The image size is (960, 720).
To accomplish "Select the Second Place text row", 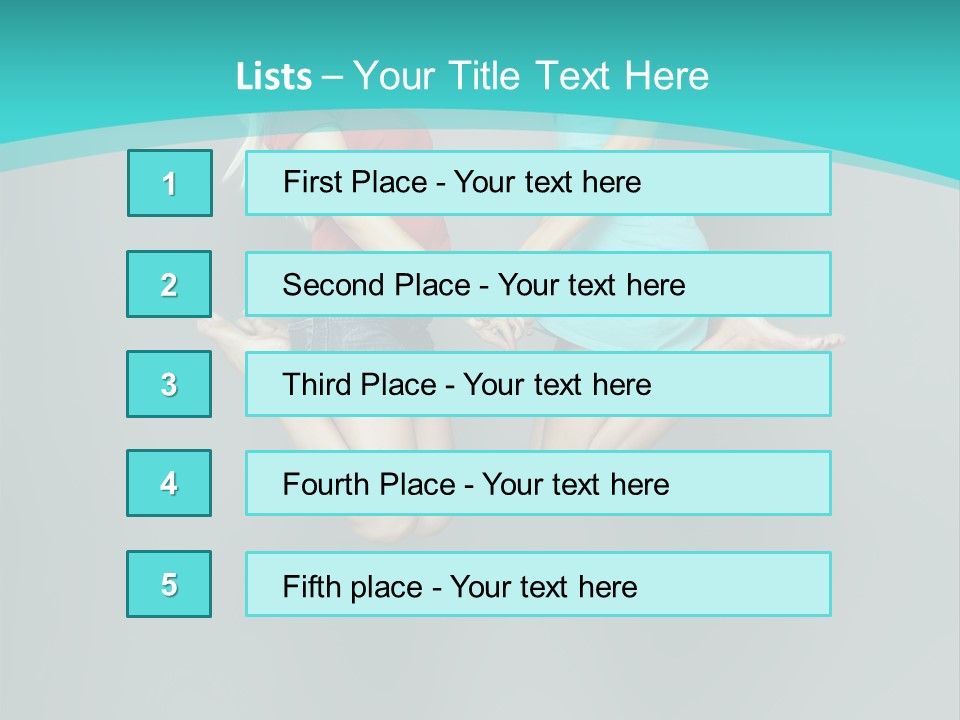I will tap(538, 284).
